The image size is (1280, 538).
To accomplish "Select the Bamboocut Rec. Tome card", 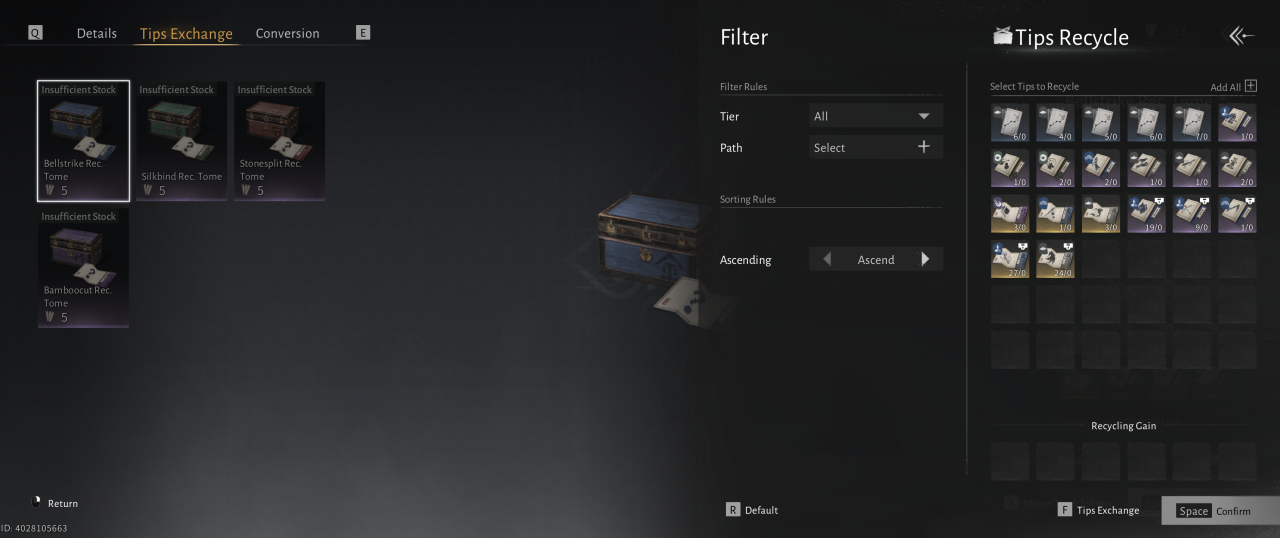I will pos(83,268).
